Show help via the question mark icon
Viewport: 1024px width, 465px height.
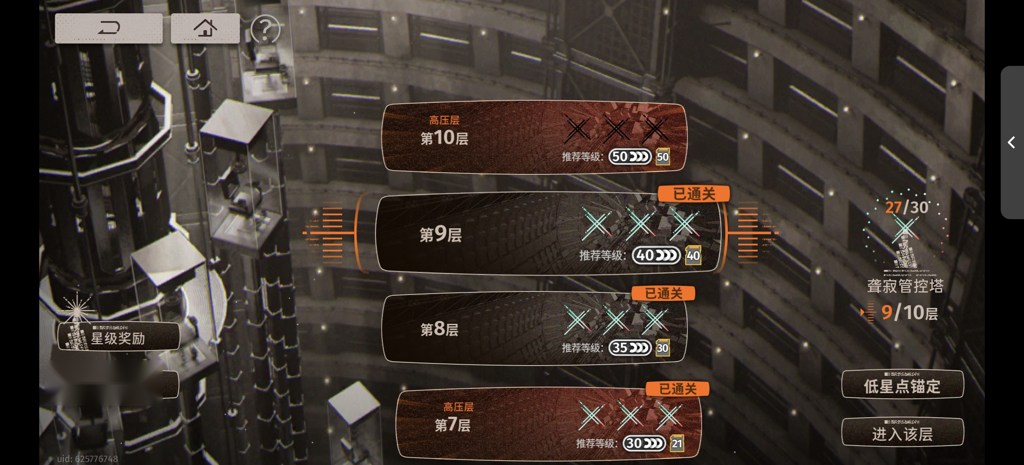click(x=264, y=29)
